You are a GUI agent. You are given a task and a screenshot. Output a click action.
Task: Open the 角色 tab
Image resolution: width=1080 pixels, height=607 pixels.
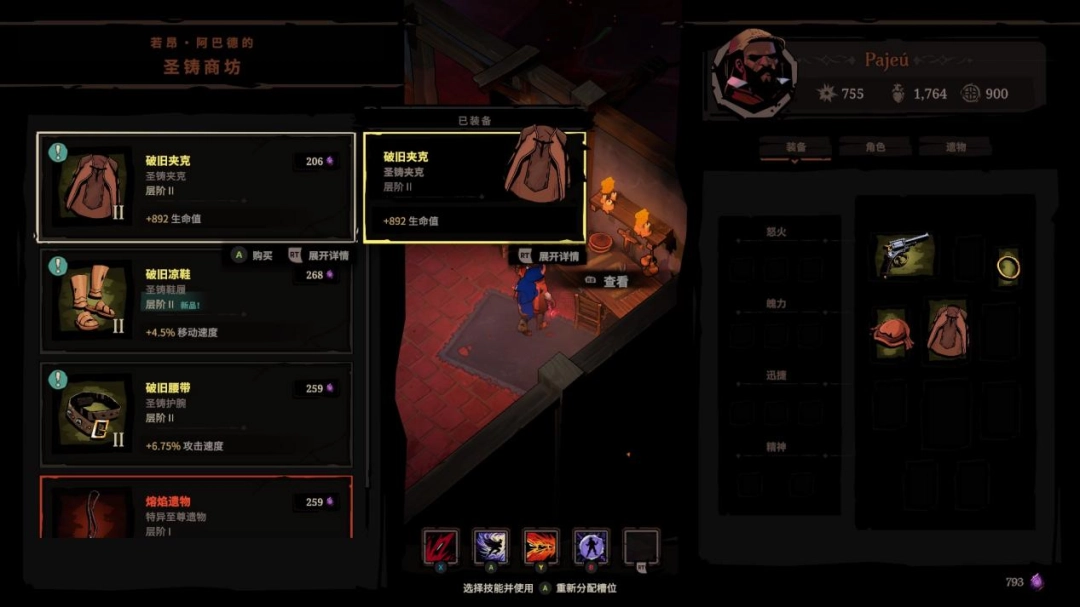pos(874,147)
